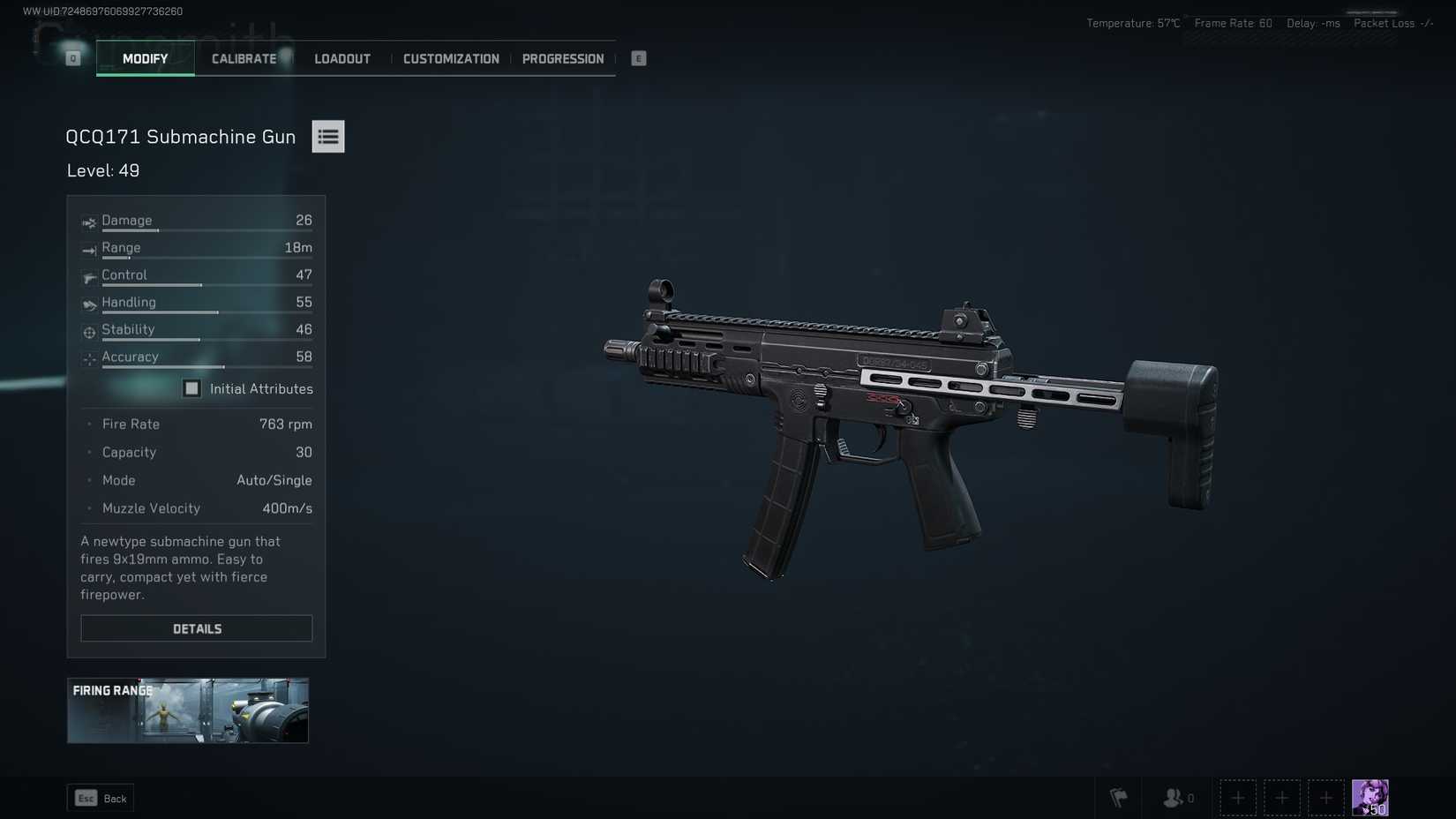Click the Stability stat icon
The height and width of the screenshot is (819, 1456).
tap(88, 332)
